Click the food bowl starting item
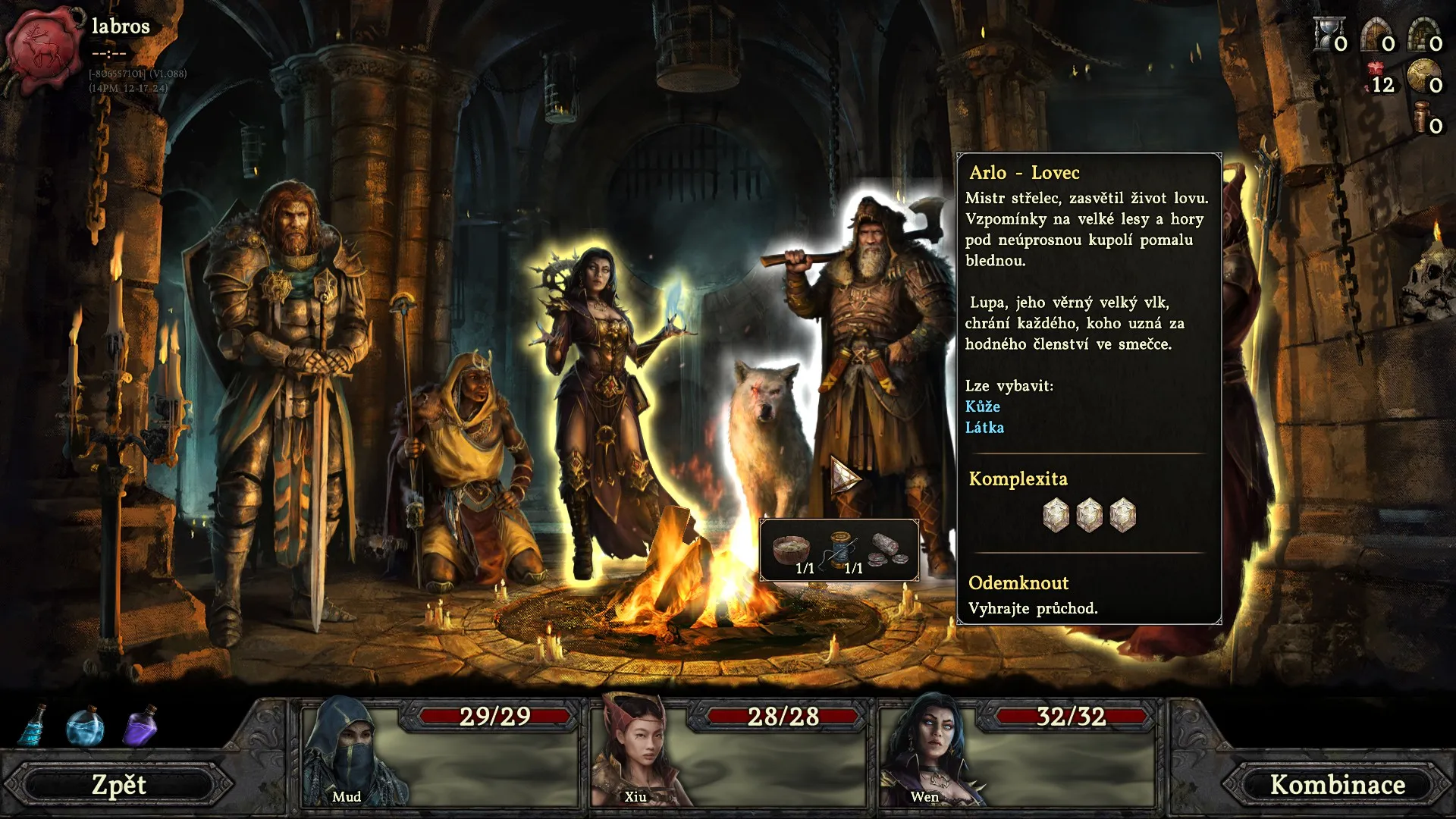The height and width of the screenshot is (819, 1456). [791, 549]
